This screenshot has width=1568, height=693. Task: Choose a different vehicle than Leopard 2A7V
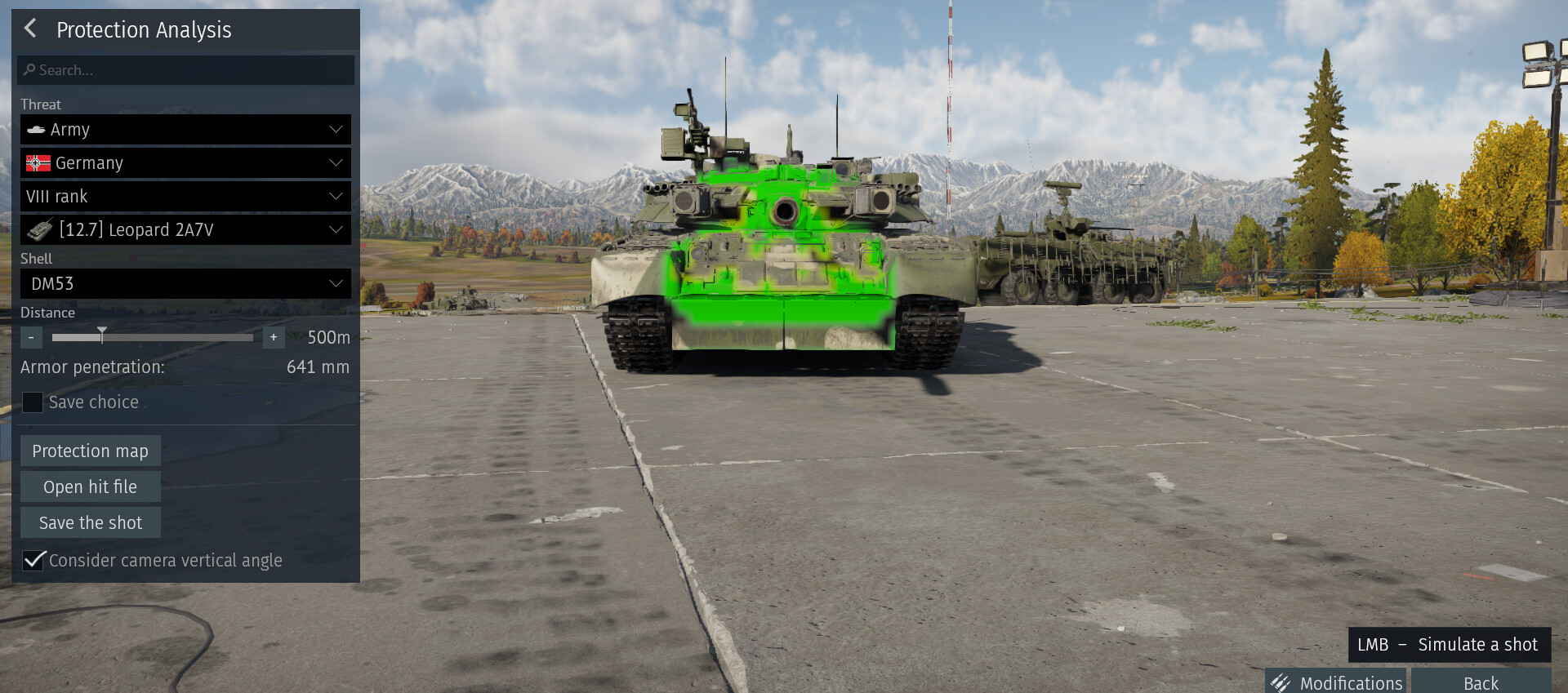[x=185, y=230]
